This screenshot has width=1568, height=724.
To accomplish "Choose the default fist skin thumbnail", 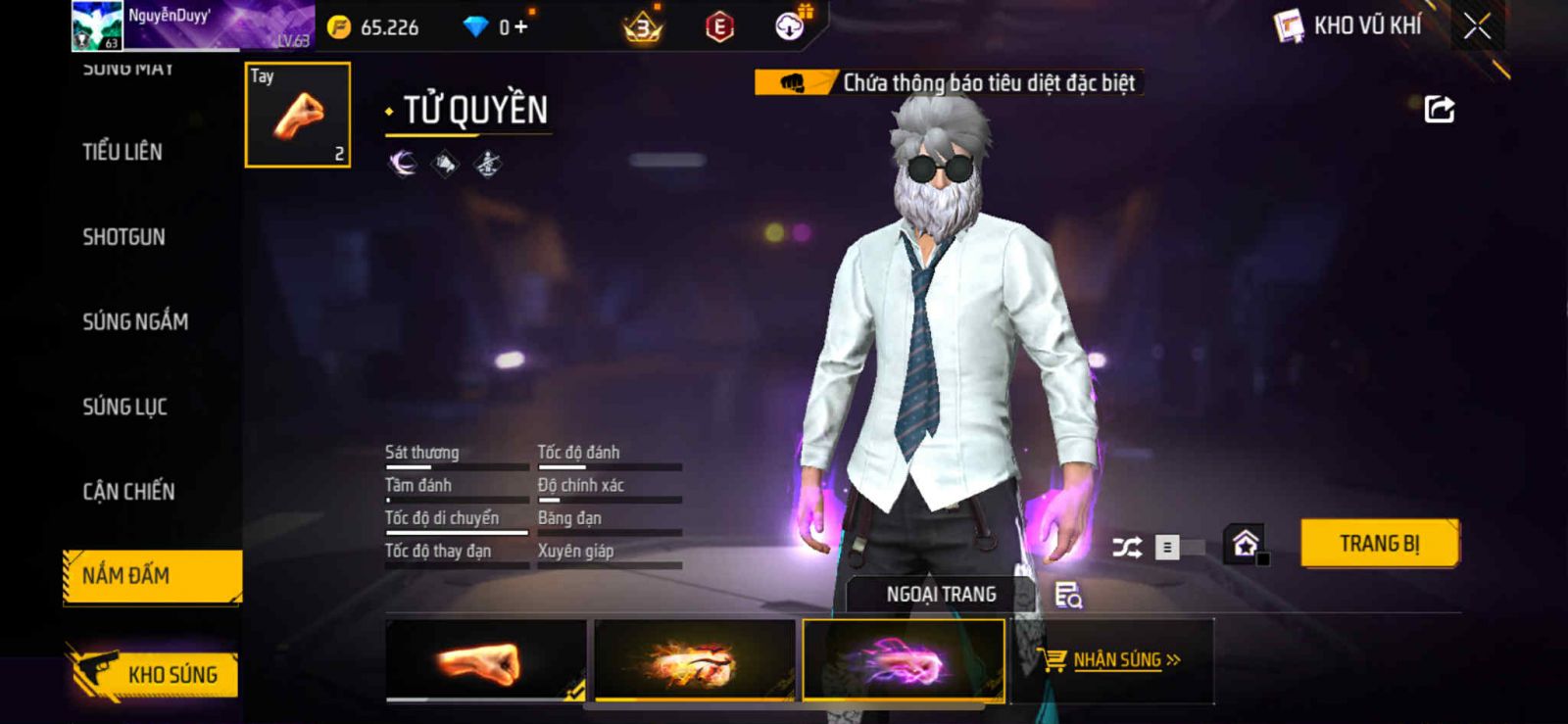I will pos(486,660).
